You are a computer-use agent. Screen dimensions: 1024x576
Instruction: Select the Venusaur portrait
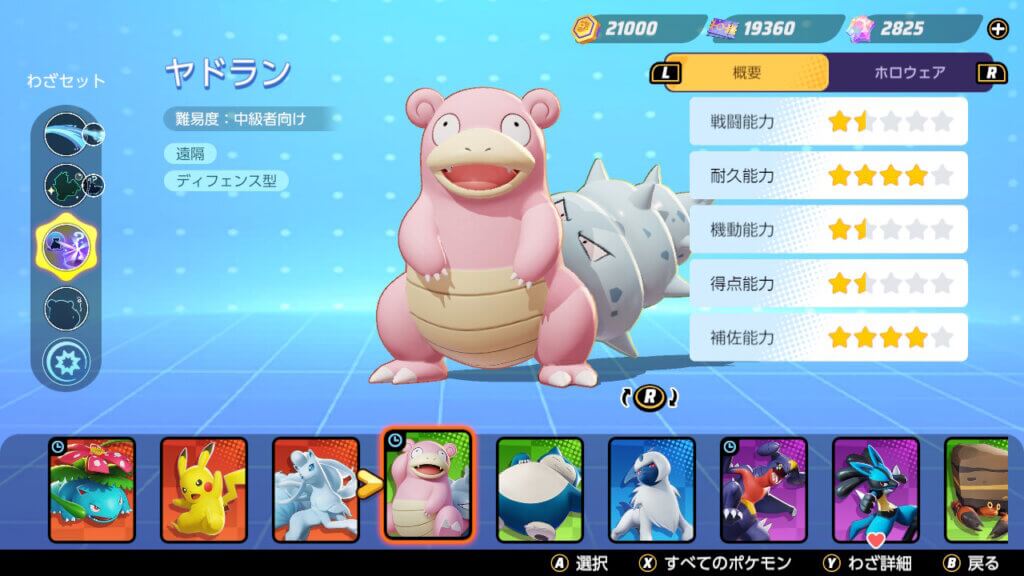click(x=92, y=489)
